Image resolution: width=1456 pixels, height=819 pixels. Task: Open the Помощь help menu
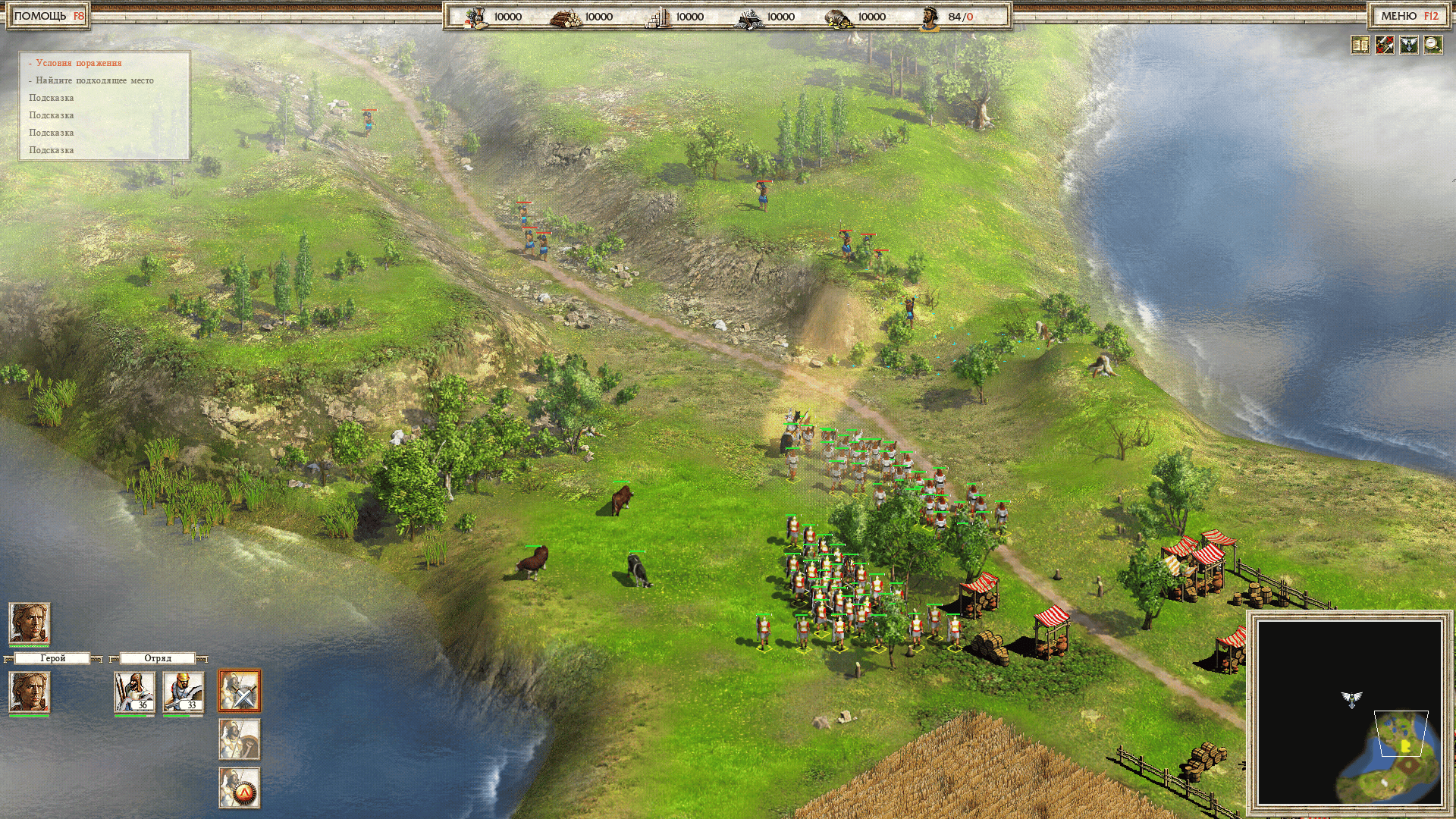click(49, 16)
